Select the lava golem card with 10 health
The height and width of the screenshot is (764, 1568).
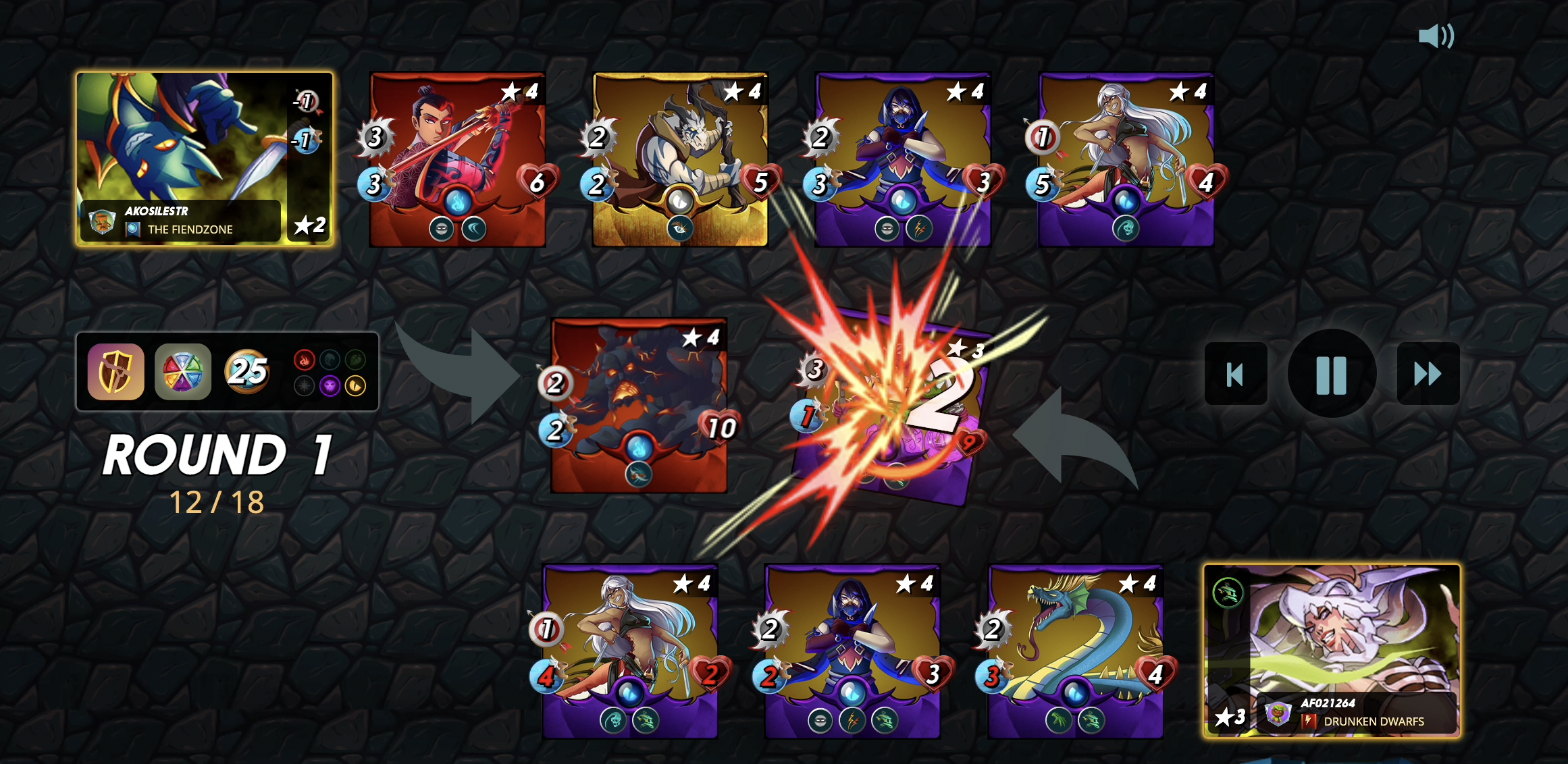tap(638, 405)
